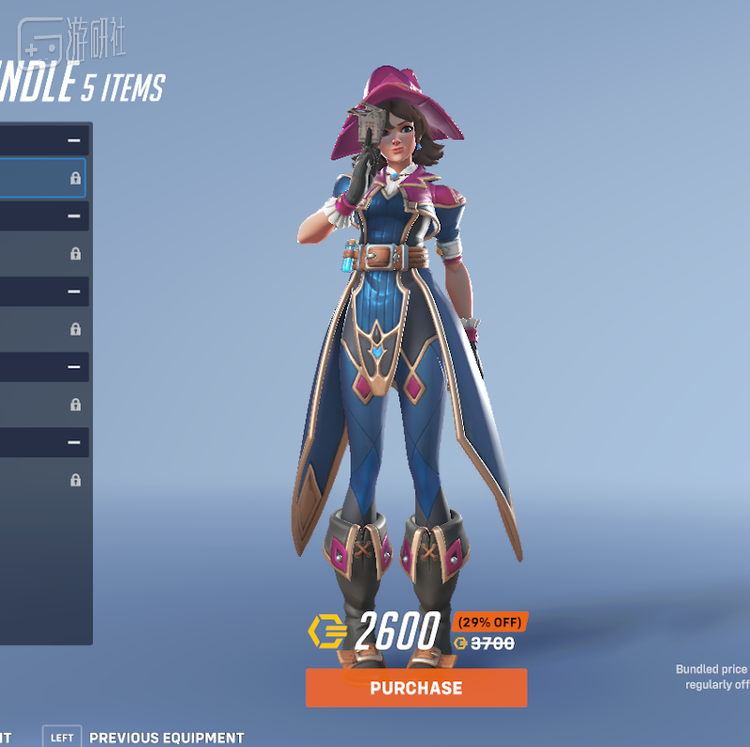The height and width of the screenshot is (747, 750).
Task: Click the orange PURCHASE button
Action: coord(416,688)
